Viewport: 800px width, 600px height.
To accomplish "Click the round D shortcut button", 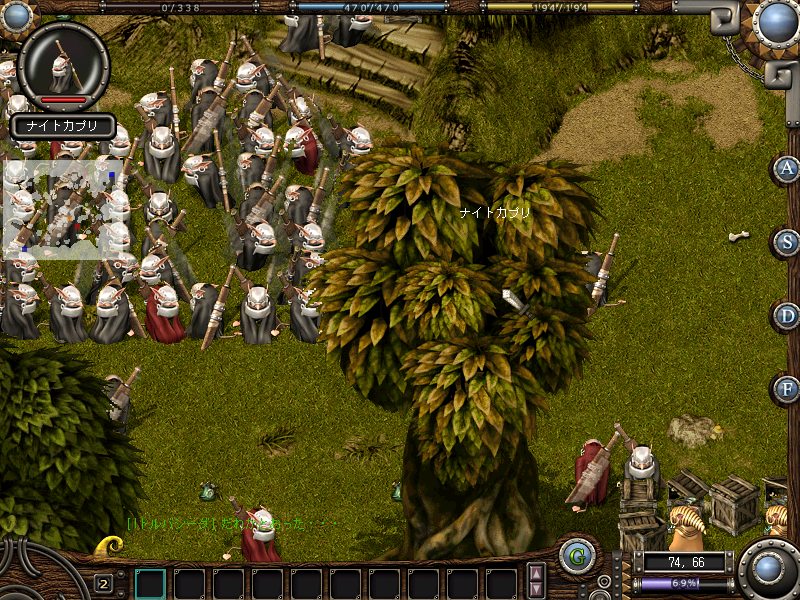I will [787, 316].
